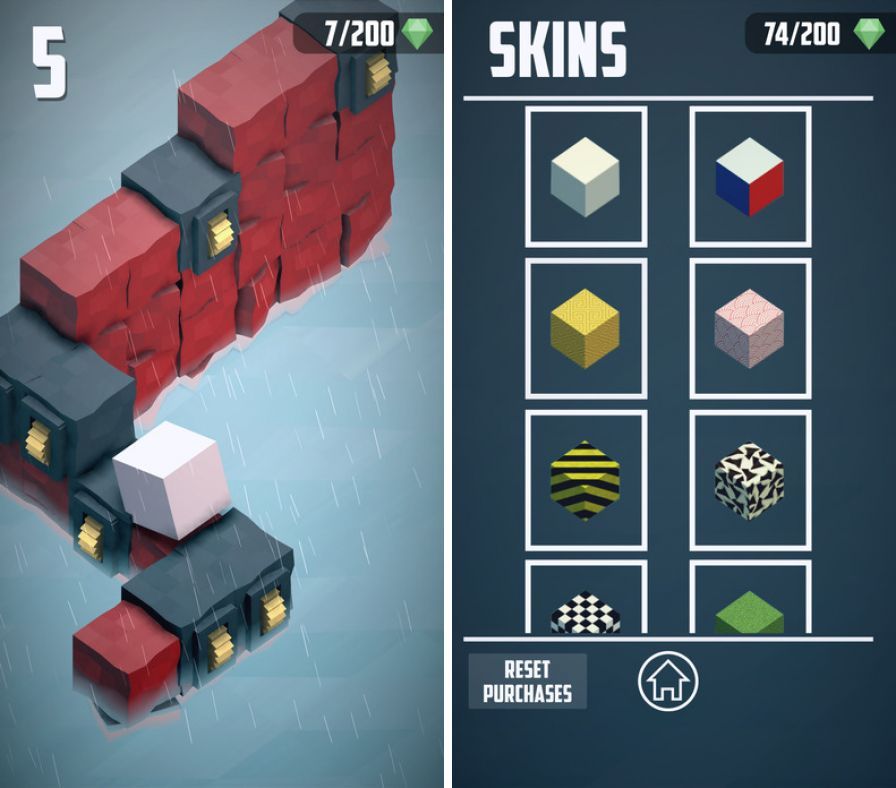Pick the yellow patterned cube skin

pyautogui.click(x=585, y=329)
